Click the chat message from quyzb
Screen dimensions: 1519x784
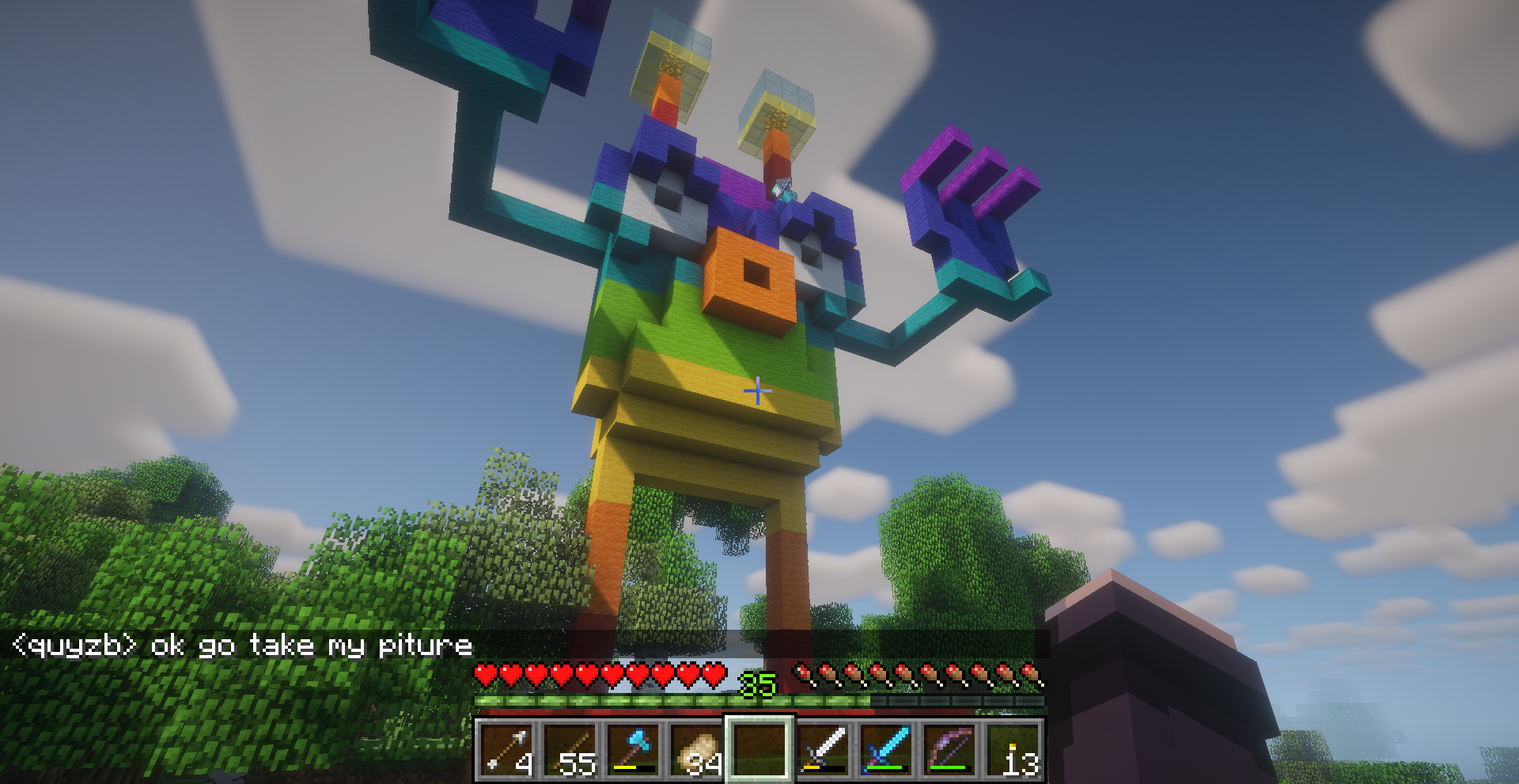pos(243,646)
